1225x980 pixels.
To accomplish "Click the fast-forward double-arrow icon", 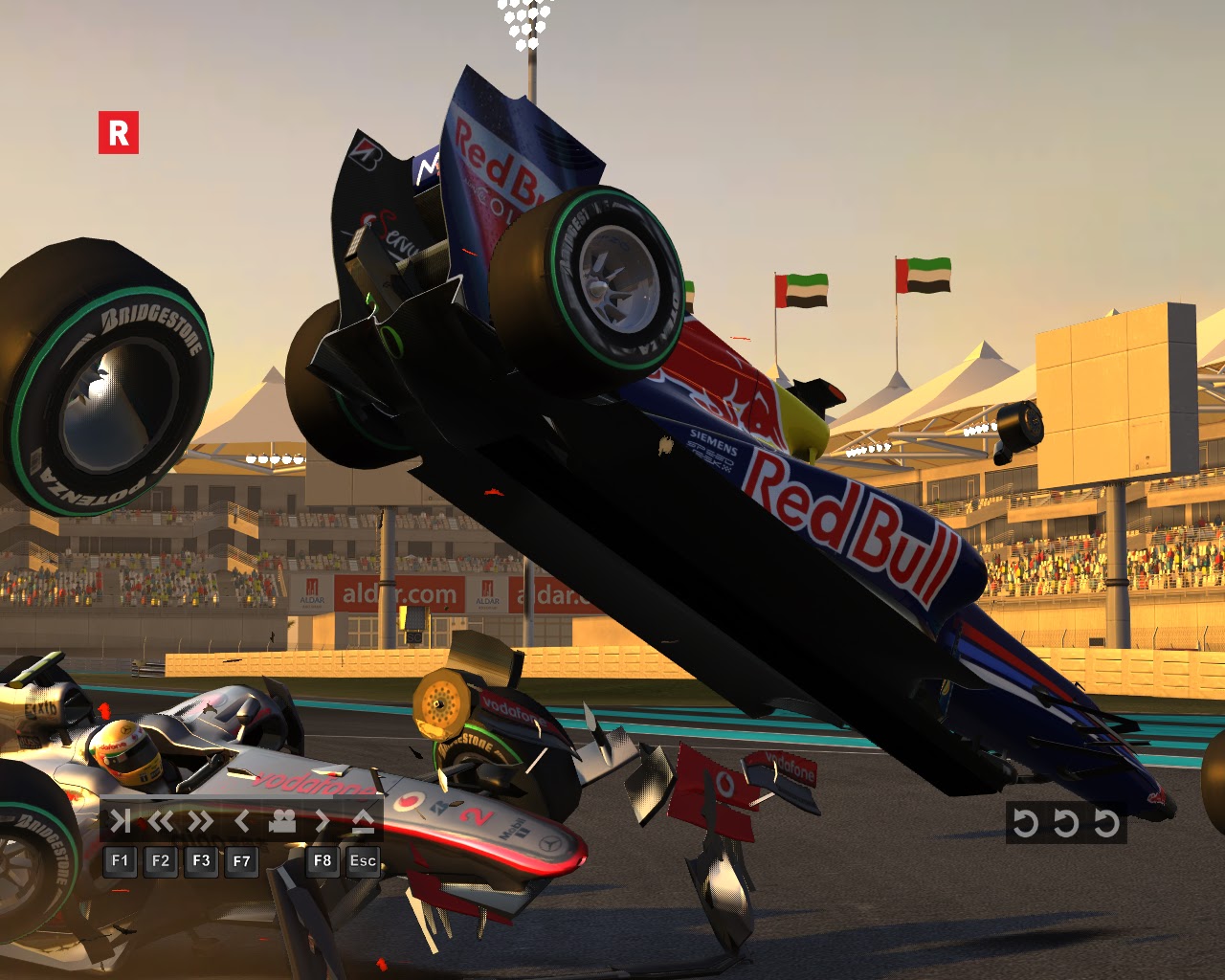I will pyautogui.click(x=198, y=821).
